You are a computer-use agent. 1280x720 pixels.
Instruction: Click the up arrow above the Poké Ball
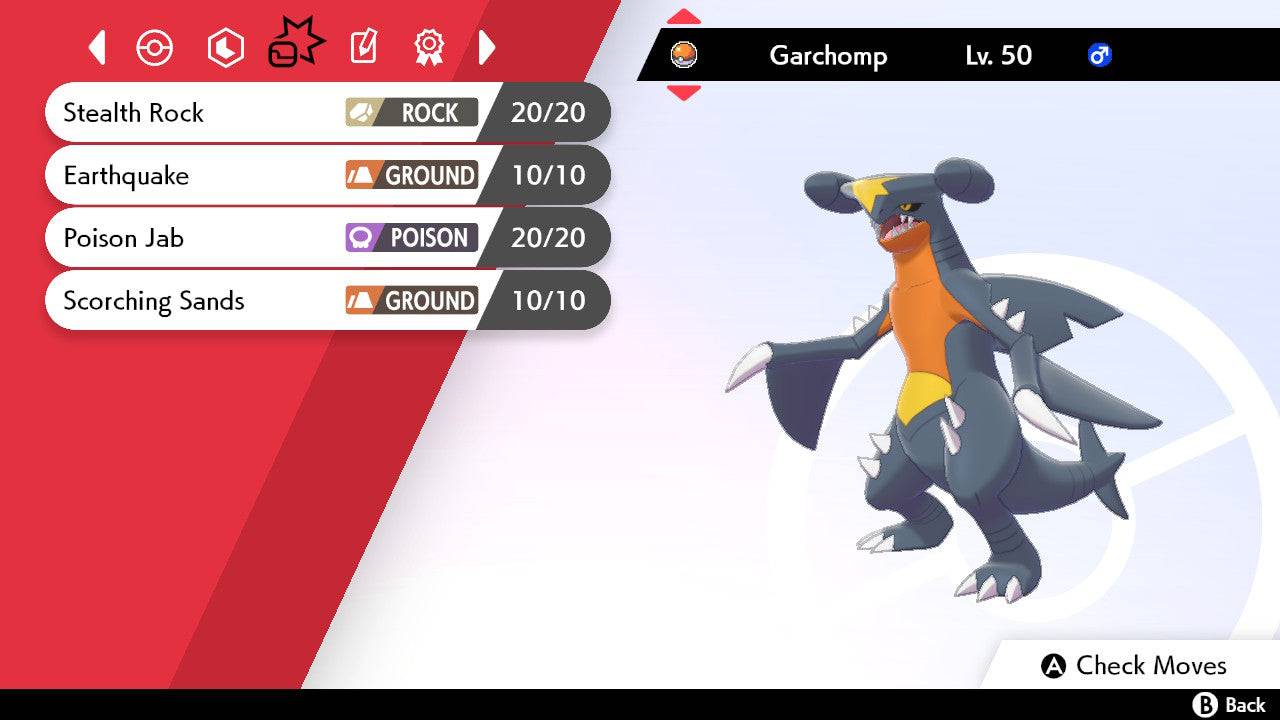pyautogui.click(x=684, y=16)
